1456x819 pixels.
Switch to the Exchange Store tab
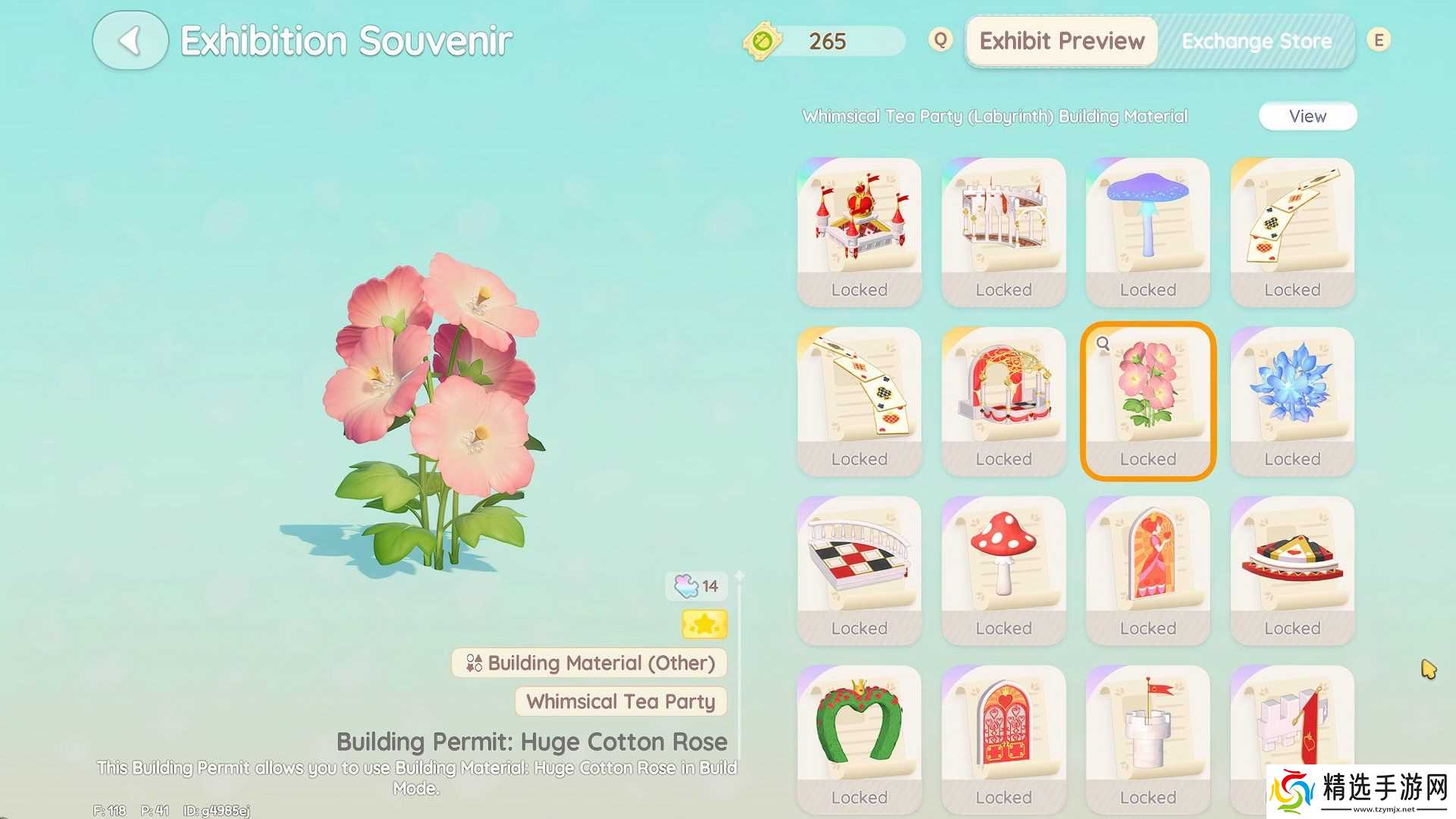pyautogui.click(x=1256, y=41)
